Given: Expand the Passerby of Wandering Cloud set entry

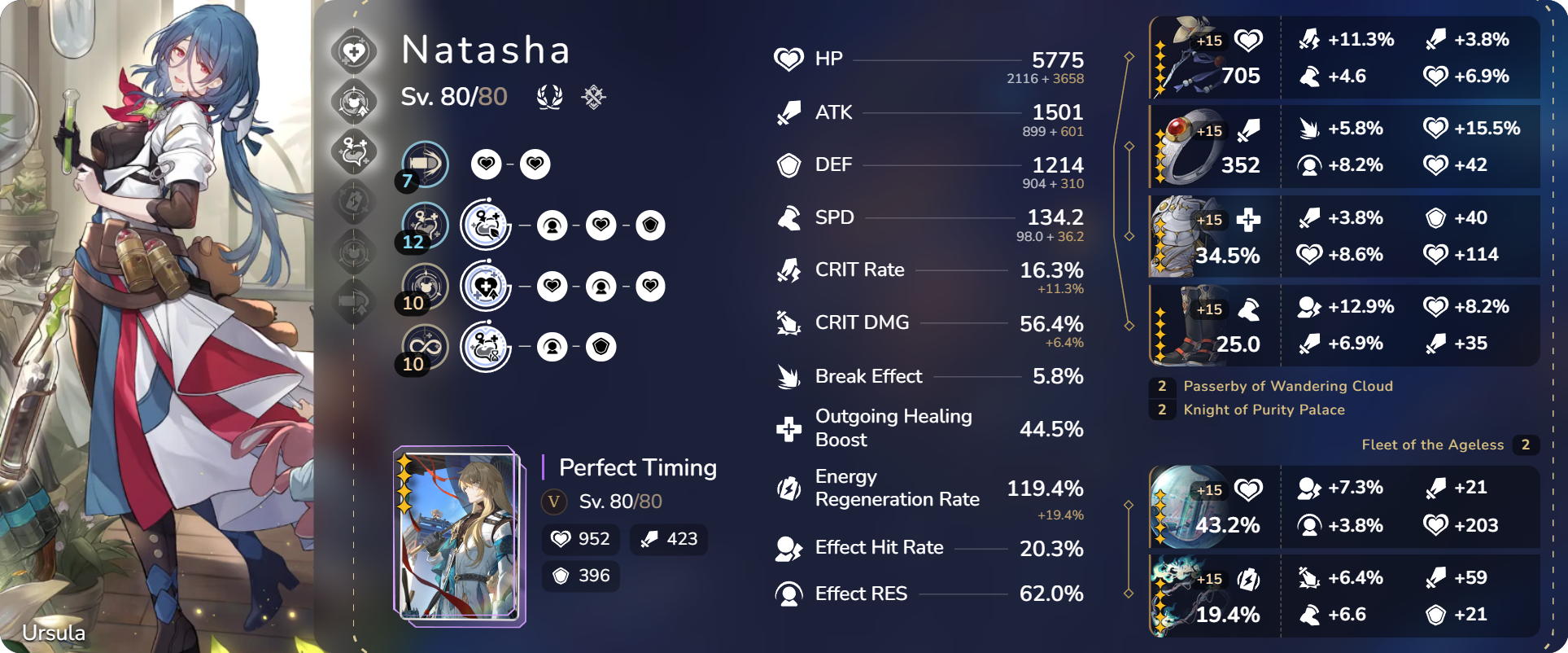Looking at the screenshot, I should (x=1288, y=386).
